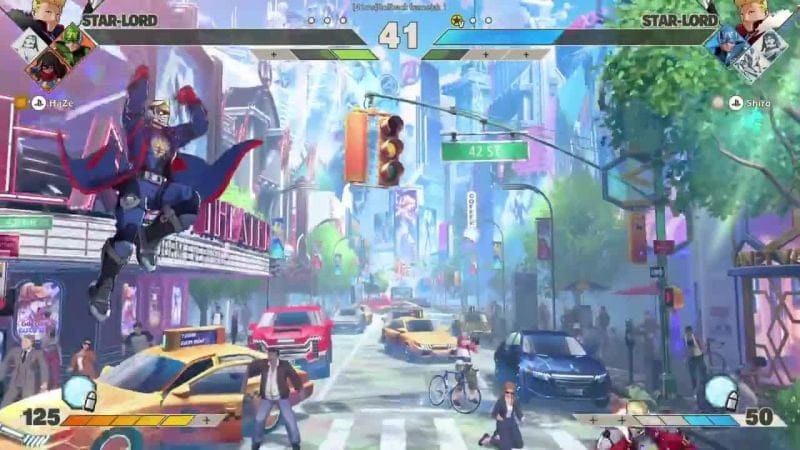This screenshot has height=450, width=800.
Task: Click the green hooded teammate portrait
Action: tap(72, 44)
